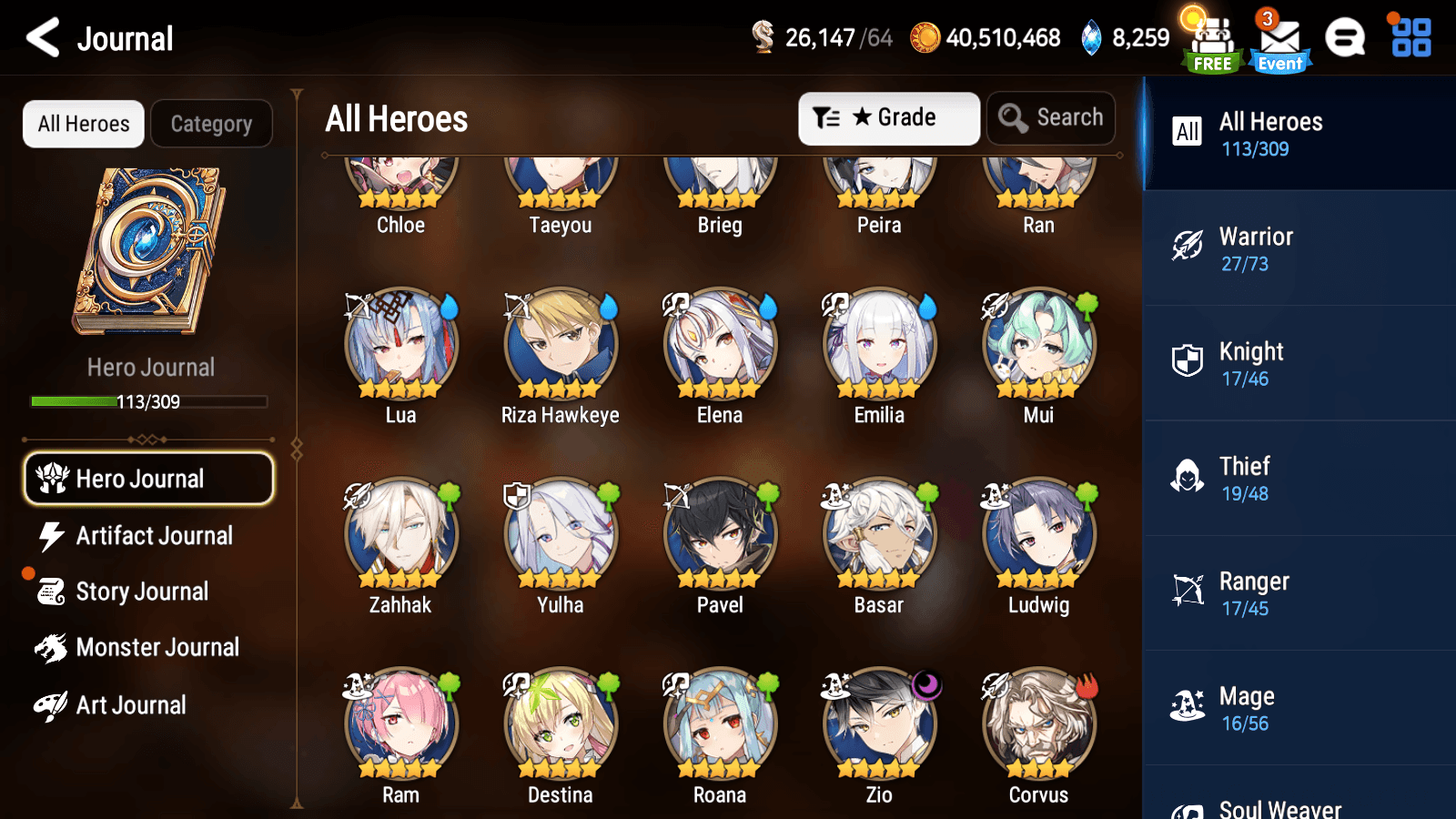Screen dimensions: 1456x819
Task: Select the Thief class icon in sidebar
Action: point(1188,477)
